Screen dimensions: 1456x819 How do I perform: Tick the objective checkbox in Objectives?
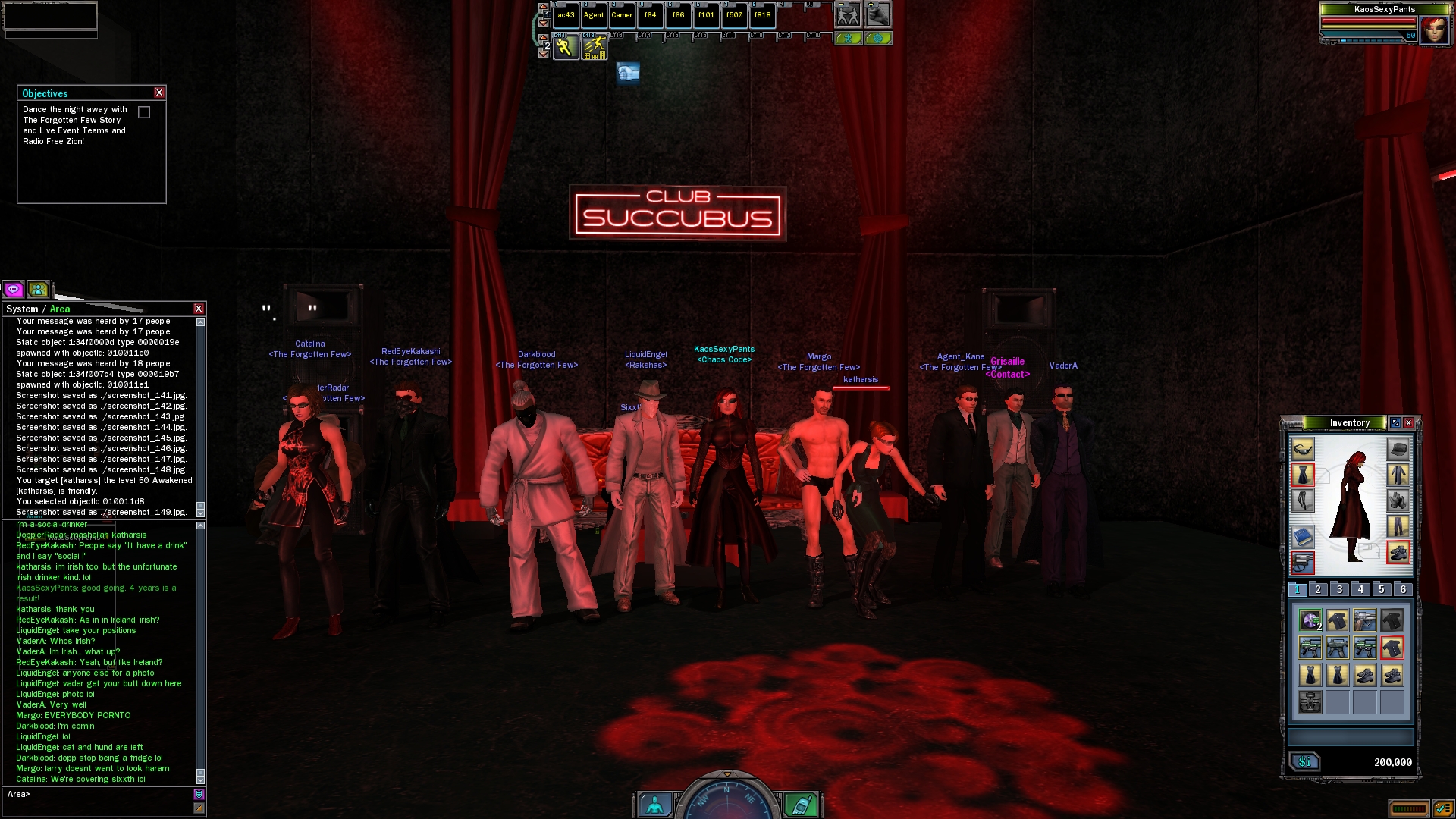click(144, 112)
